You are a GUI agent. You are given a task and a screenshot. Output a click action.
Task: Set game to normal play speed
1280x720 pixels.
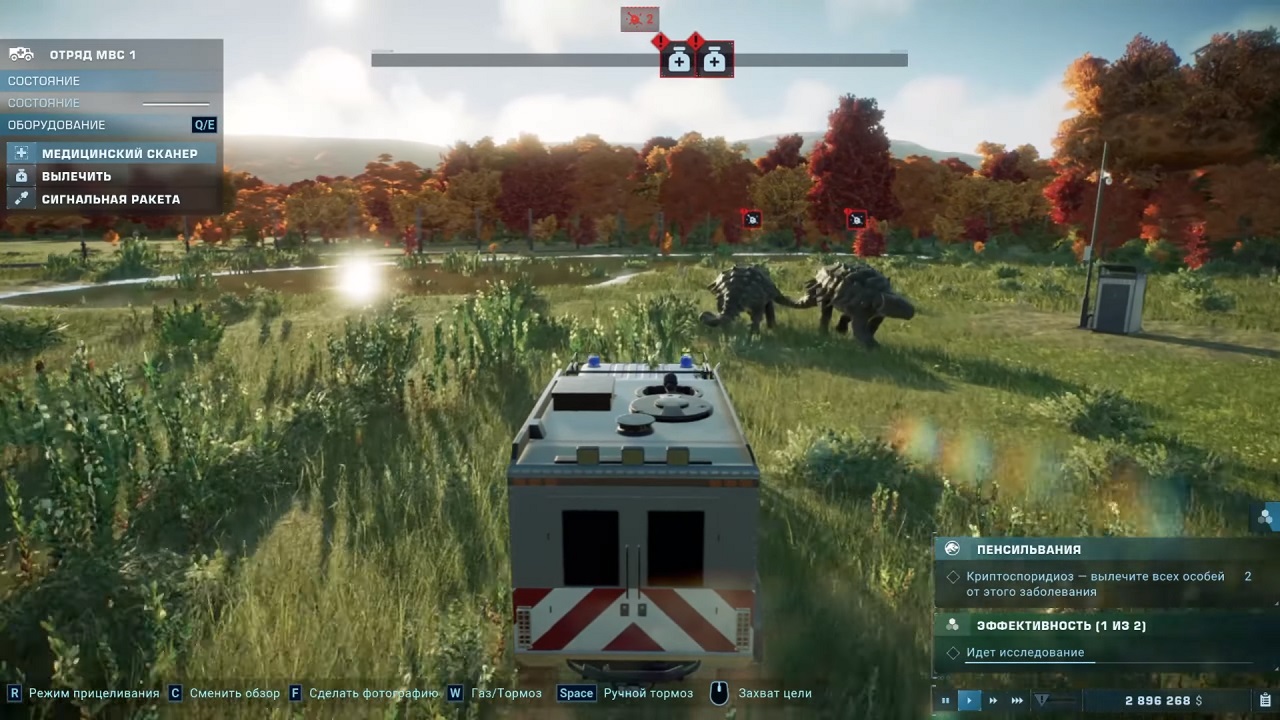point(969,701)
